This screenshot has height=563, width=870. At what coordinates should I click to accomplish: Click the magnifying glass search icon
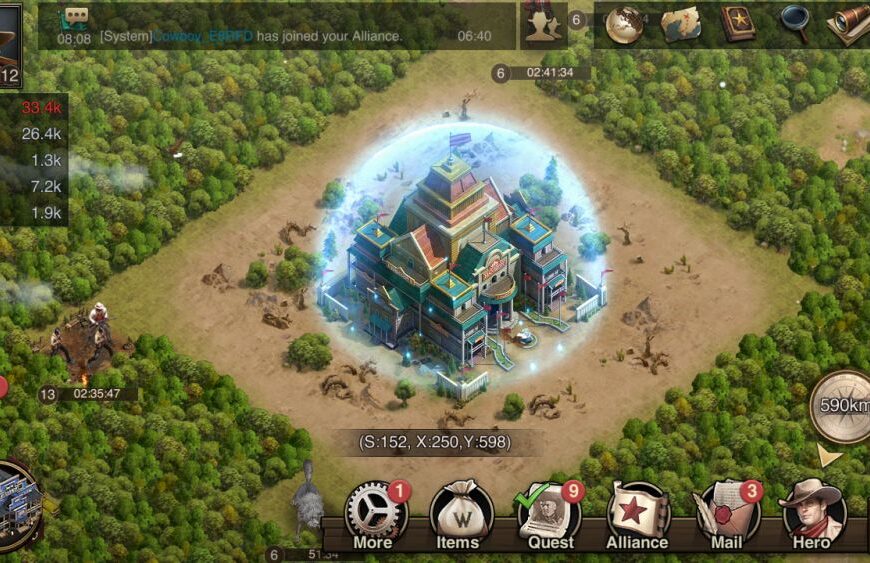tap(795, 24)
